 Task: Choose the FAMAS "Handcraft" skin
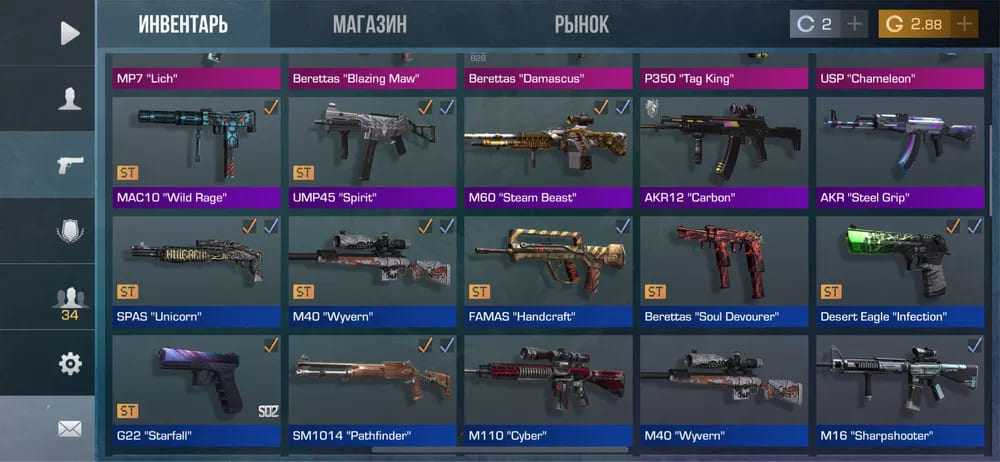coord(548,262)
